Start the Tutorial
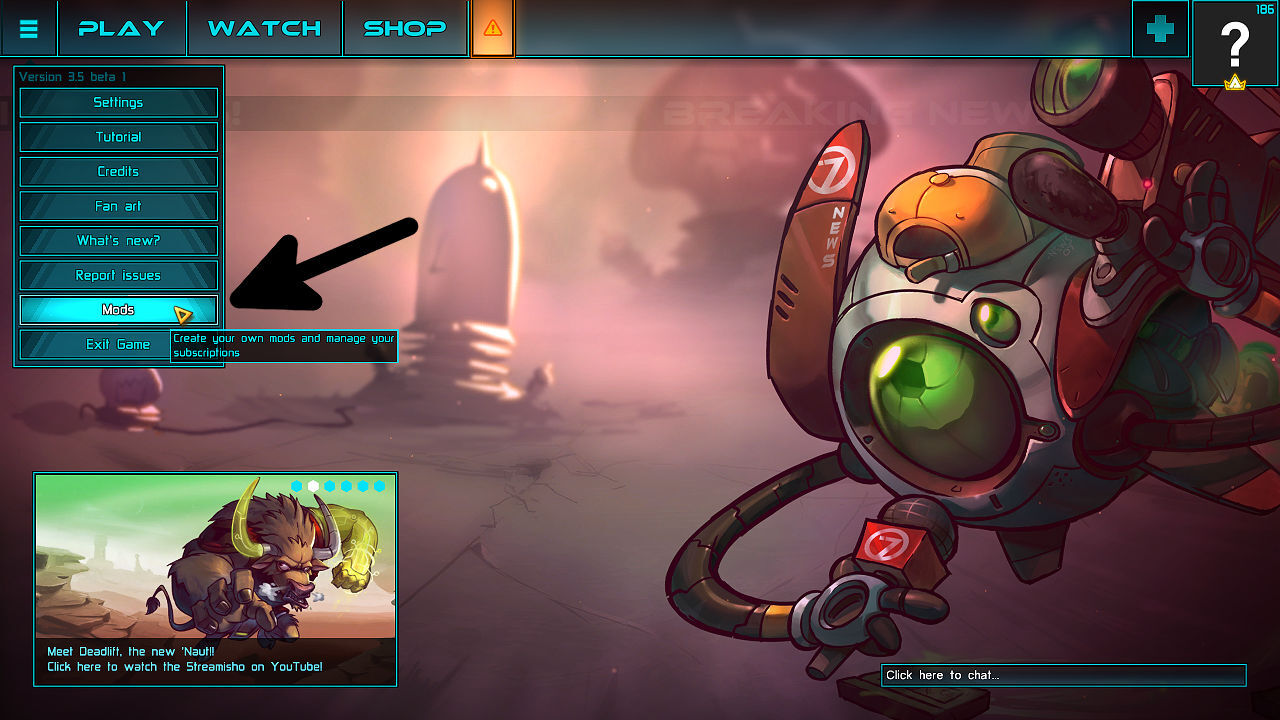The image size is (1280, 720). click(118, 137)
